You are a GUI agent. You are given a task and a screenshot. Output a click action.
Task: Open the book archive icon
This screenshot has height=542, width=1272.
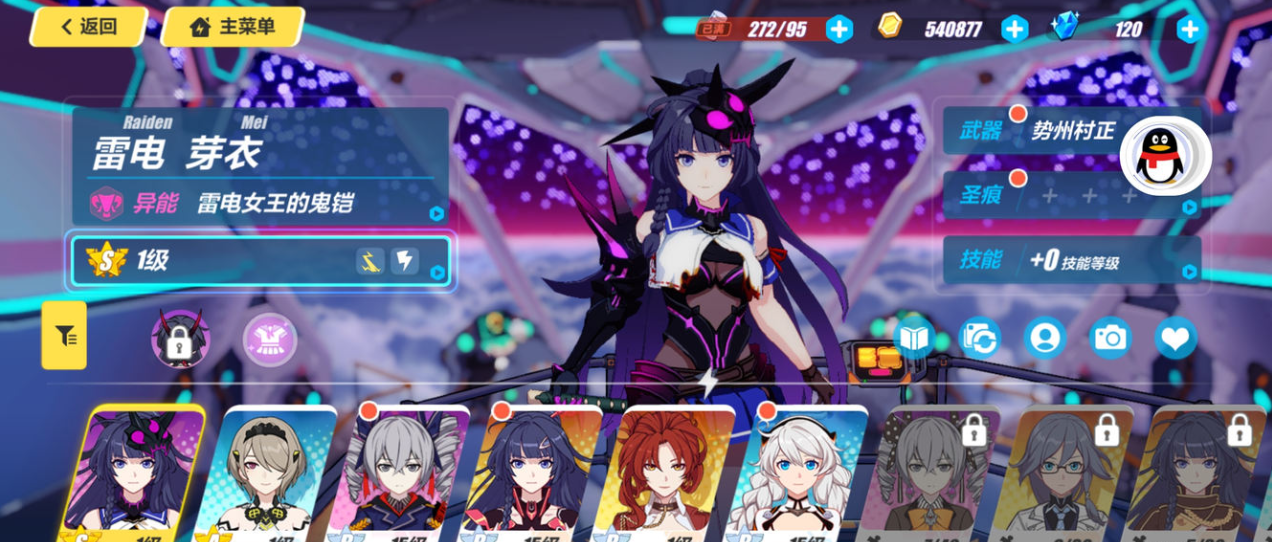(914, 338)
